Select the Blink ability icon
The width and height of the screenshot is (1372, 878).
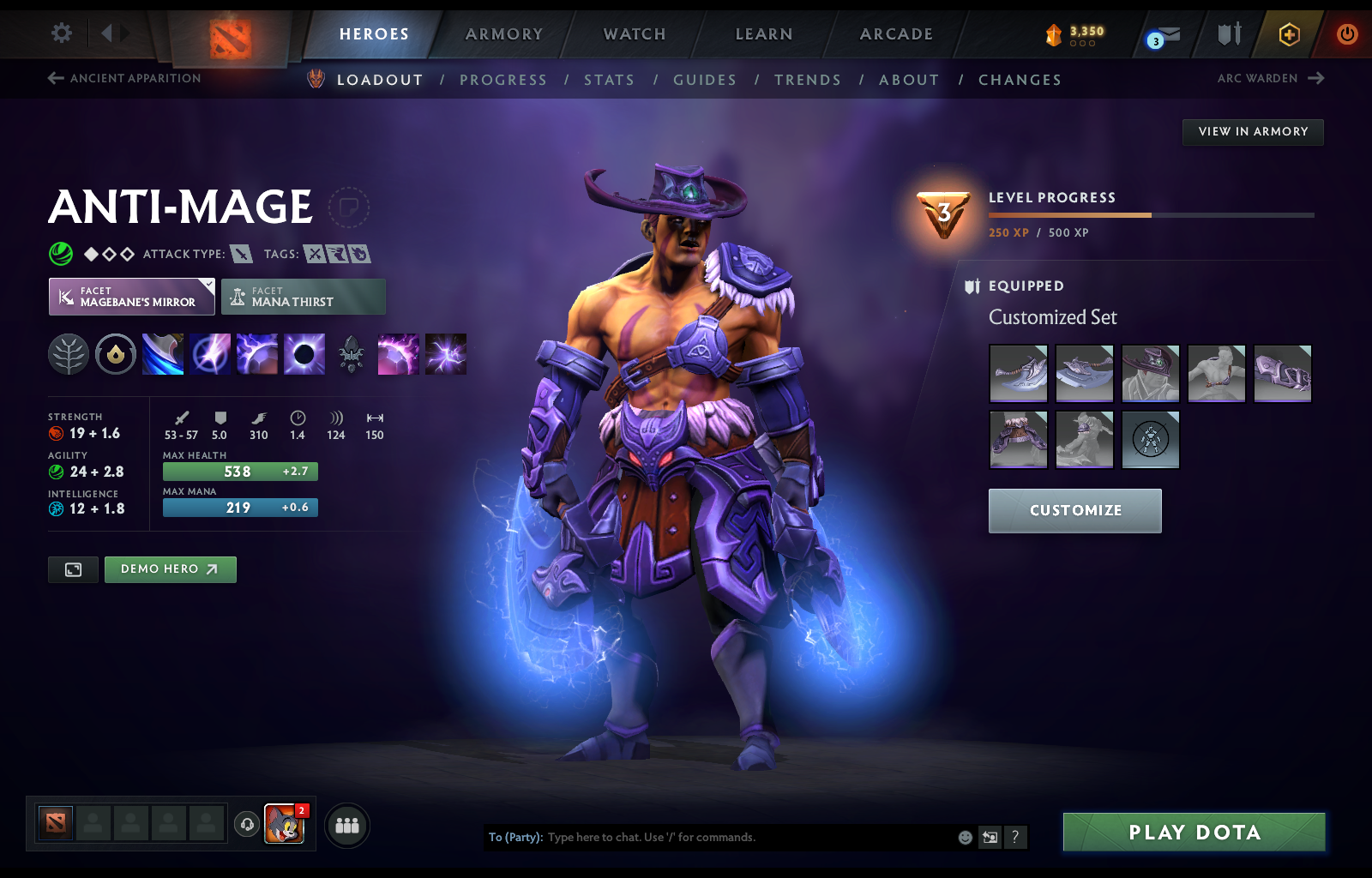pos(210,354)
